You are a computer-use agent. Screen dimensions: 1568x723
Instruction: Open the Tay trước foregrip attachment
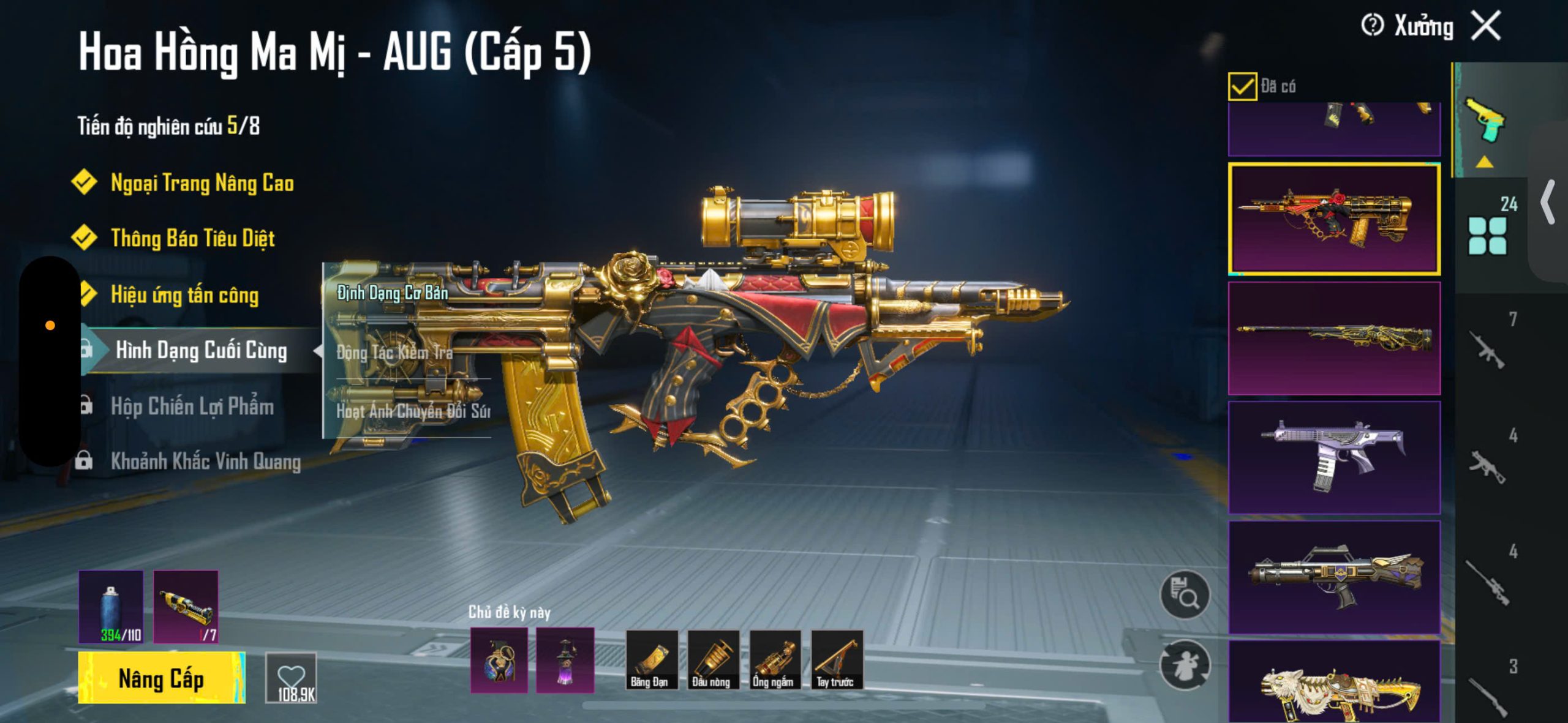[x=836, y=660]
